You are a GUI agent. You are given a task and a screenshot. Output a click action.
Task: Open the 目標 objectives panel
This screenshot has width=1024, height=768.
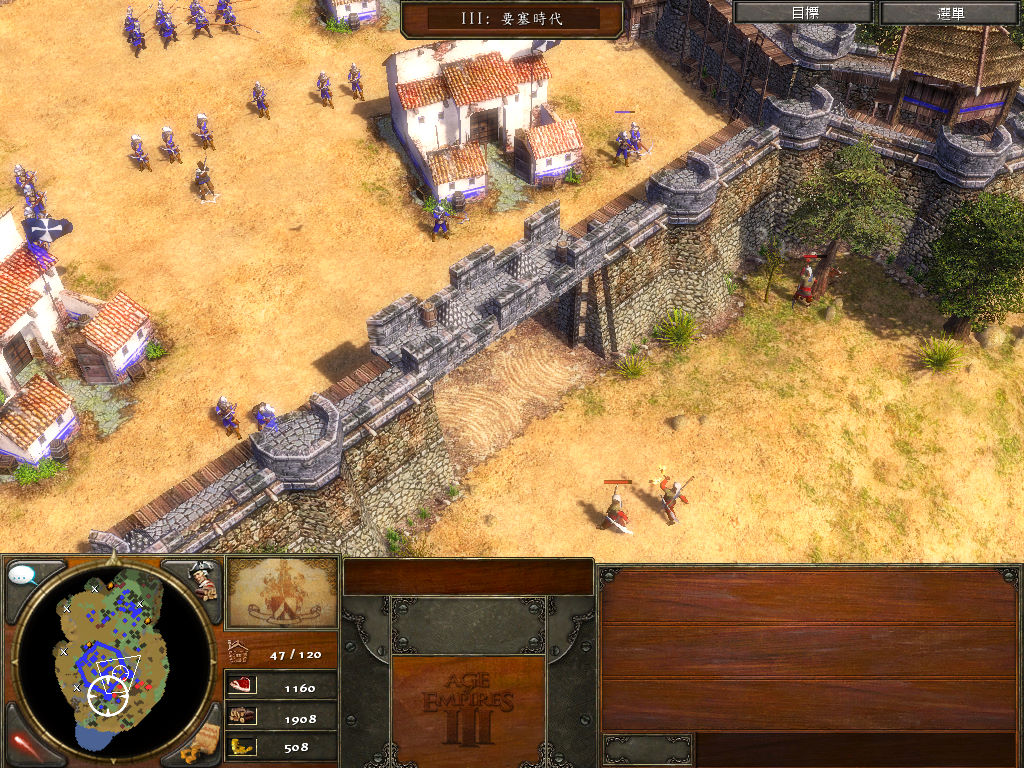pos(805,13)
